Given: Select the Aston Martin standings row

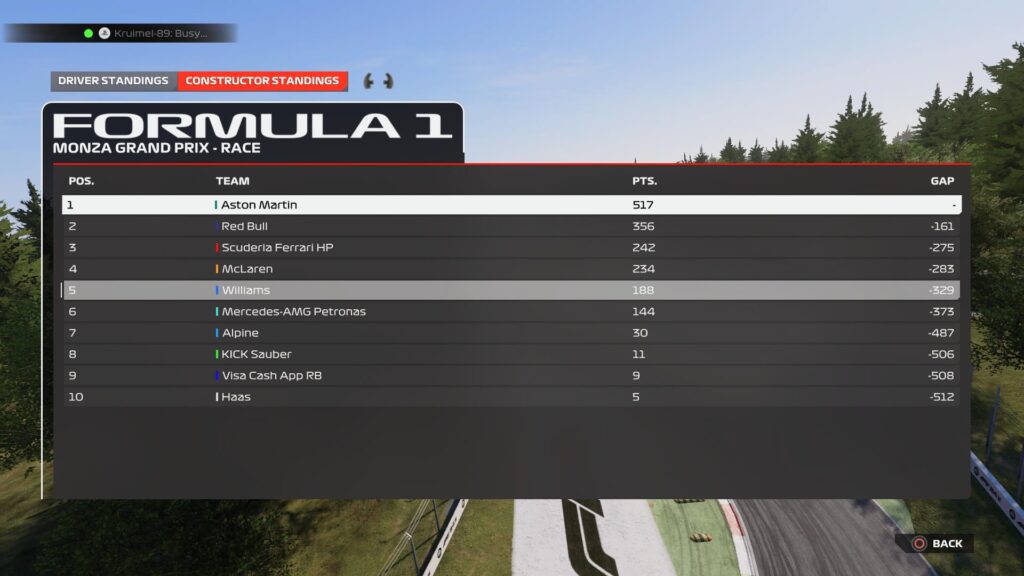Looking at the screenshot, I should click(x=511, y=205).
